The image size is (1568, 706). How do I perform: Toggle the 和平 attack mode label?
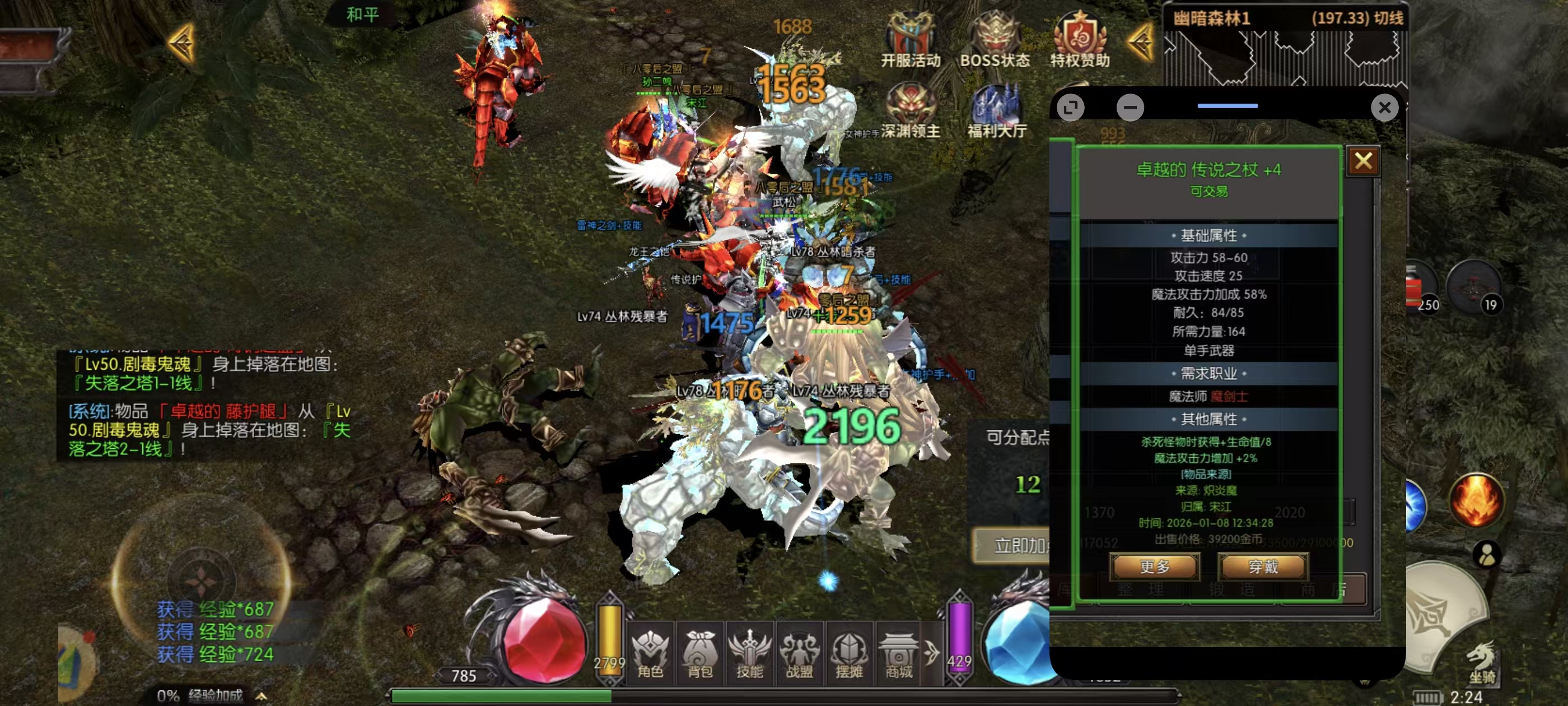[362, 14]
